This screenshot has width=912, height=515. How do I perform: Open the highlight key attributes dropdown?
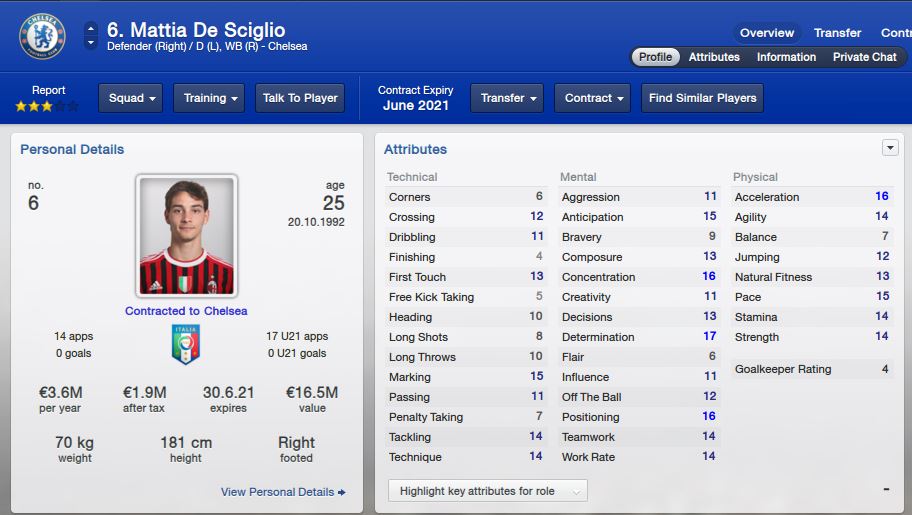[x=488, y=491]
